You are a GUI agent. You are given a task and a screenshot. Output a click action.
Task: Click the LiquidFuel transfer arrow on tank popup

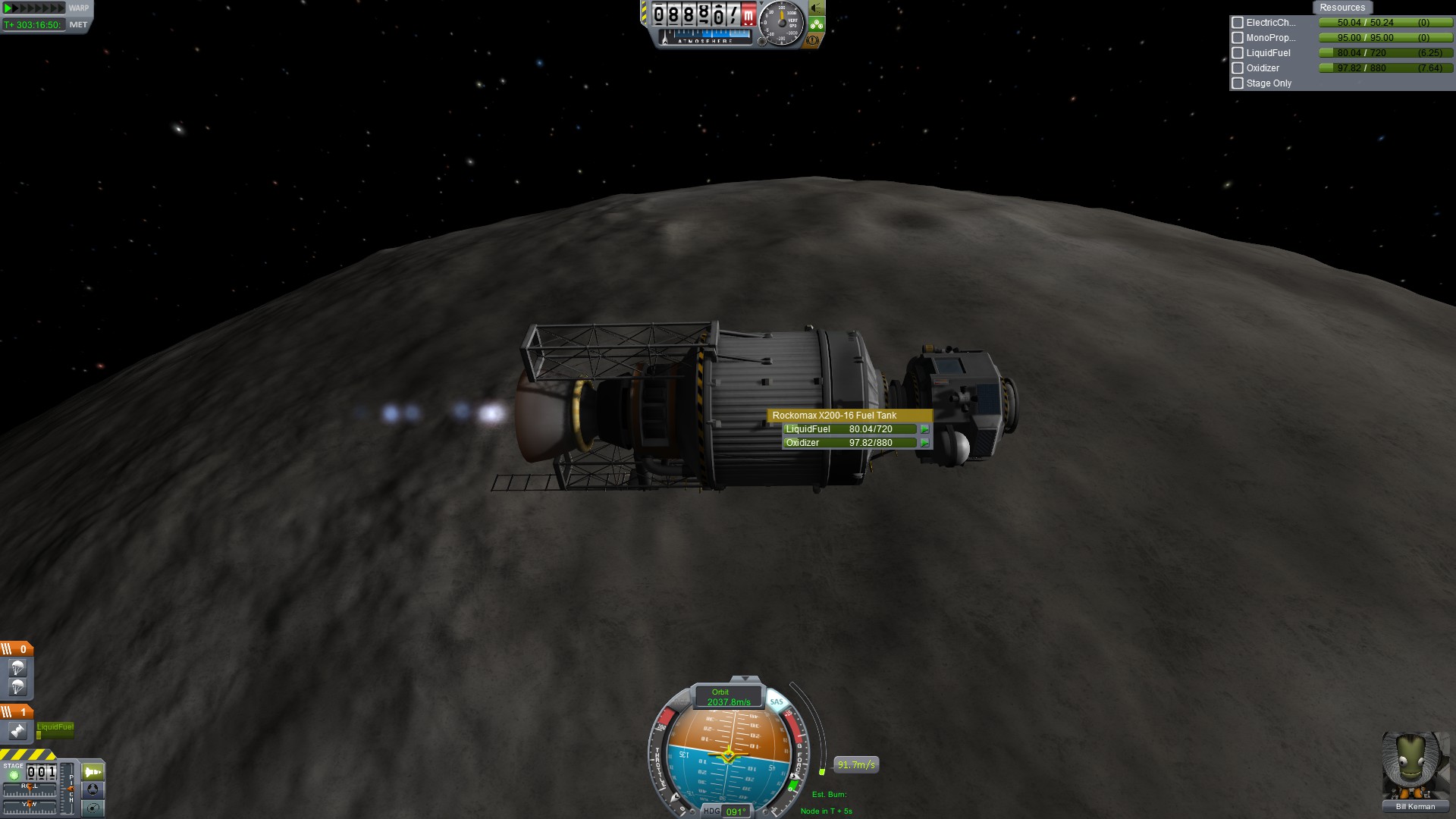tap(924, 429)
